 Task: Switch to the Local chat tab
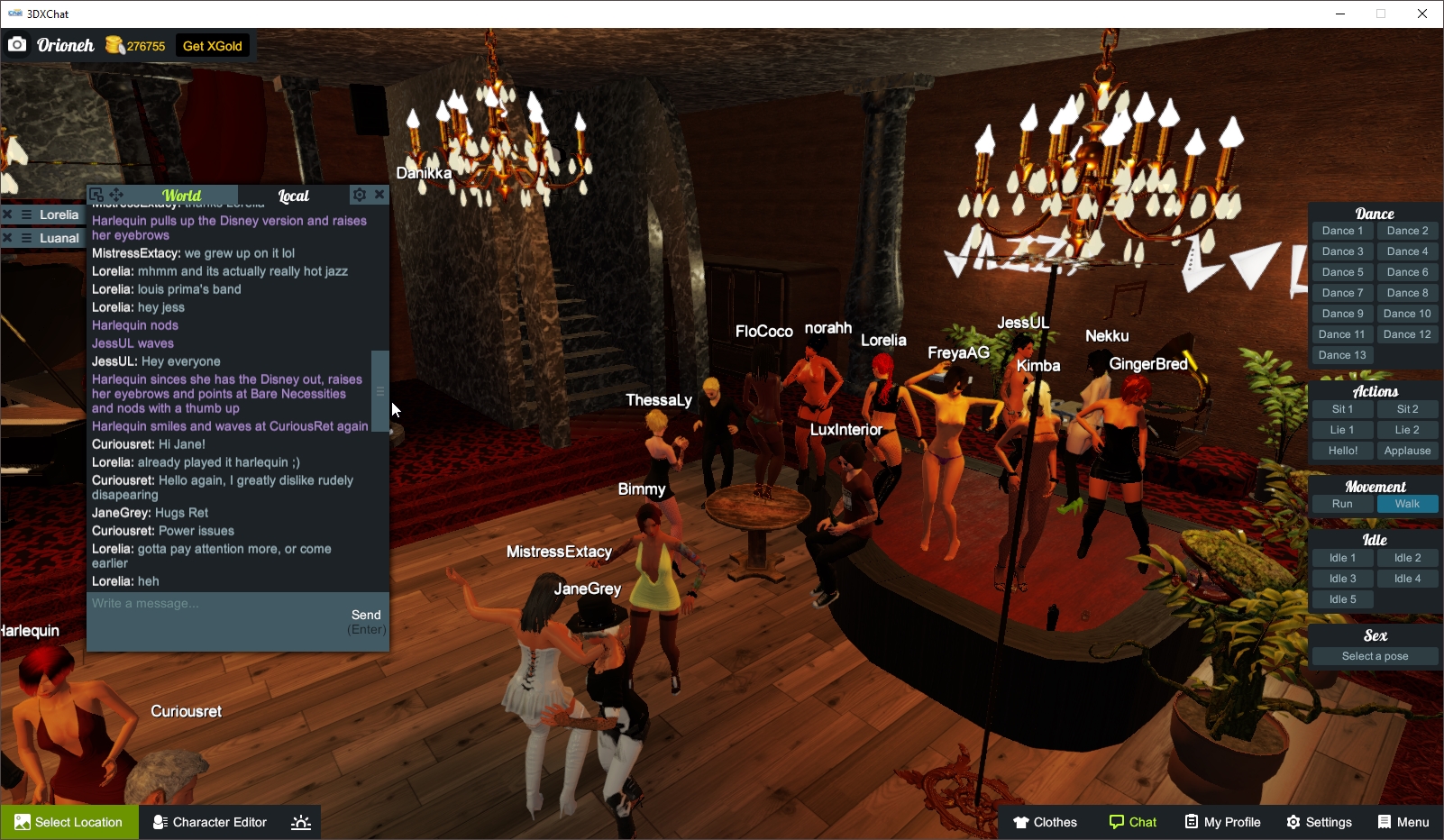tap(294, 195)
